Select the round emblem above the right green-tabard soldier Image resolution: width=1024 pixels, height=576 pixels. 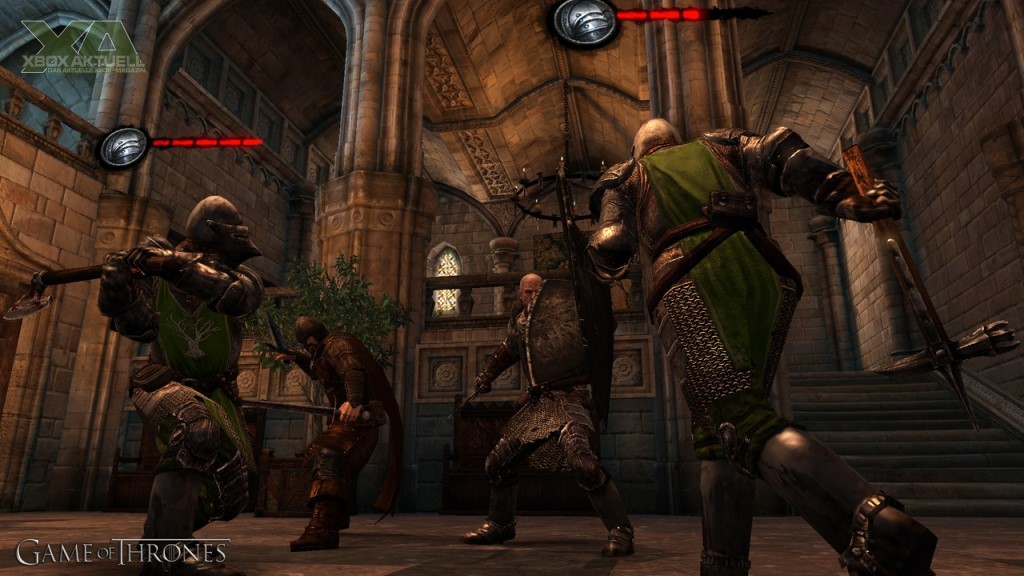(583, 21)
